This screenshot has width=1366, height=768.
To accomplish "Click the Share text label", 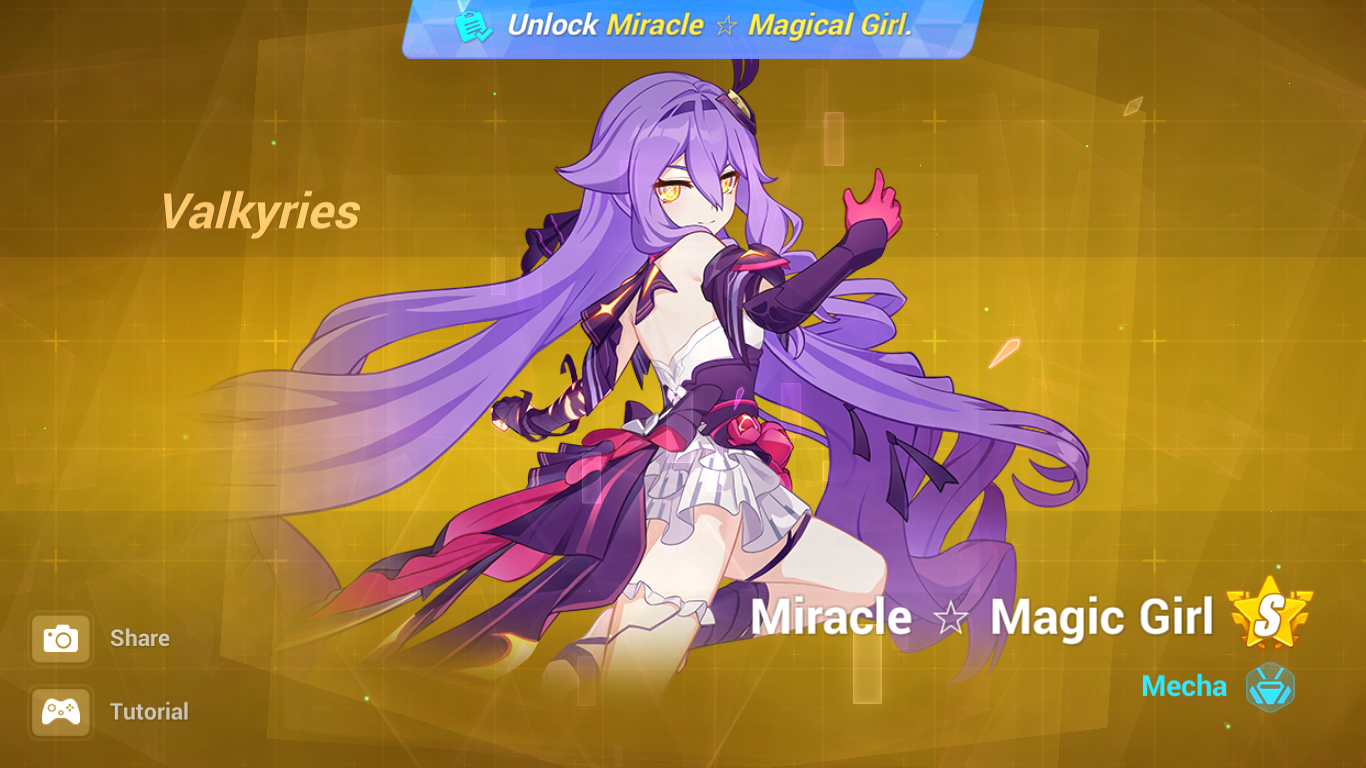I will point(139,638).
